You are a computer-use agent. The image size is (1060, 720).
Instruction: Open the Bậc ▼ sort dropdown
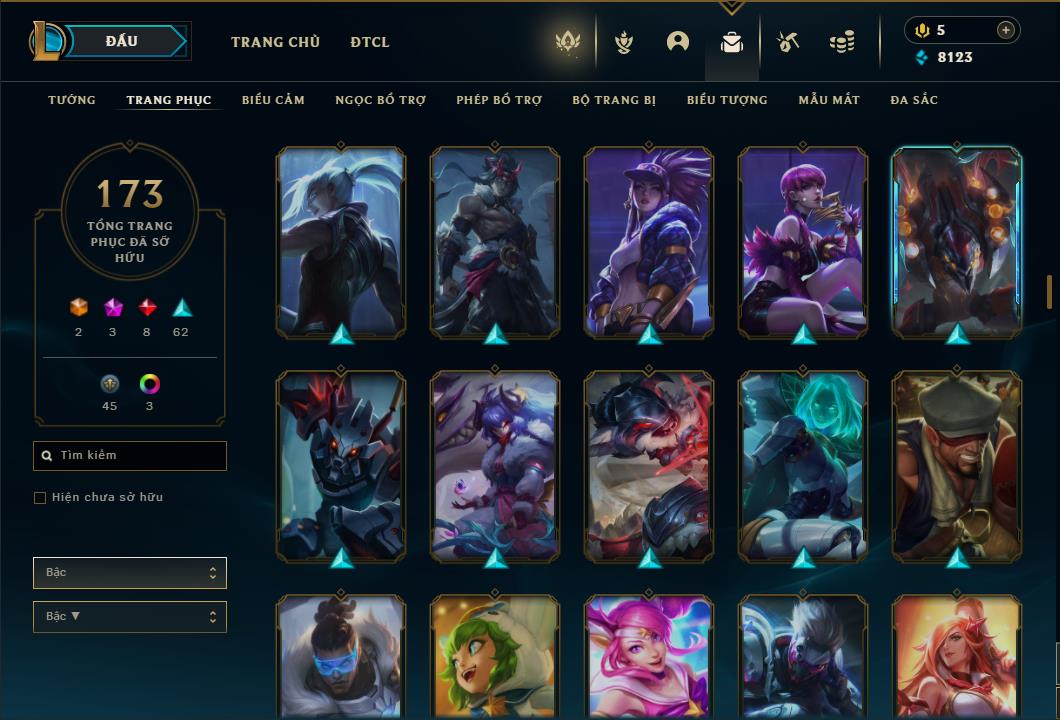click(x=130, y=617)
